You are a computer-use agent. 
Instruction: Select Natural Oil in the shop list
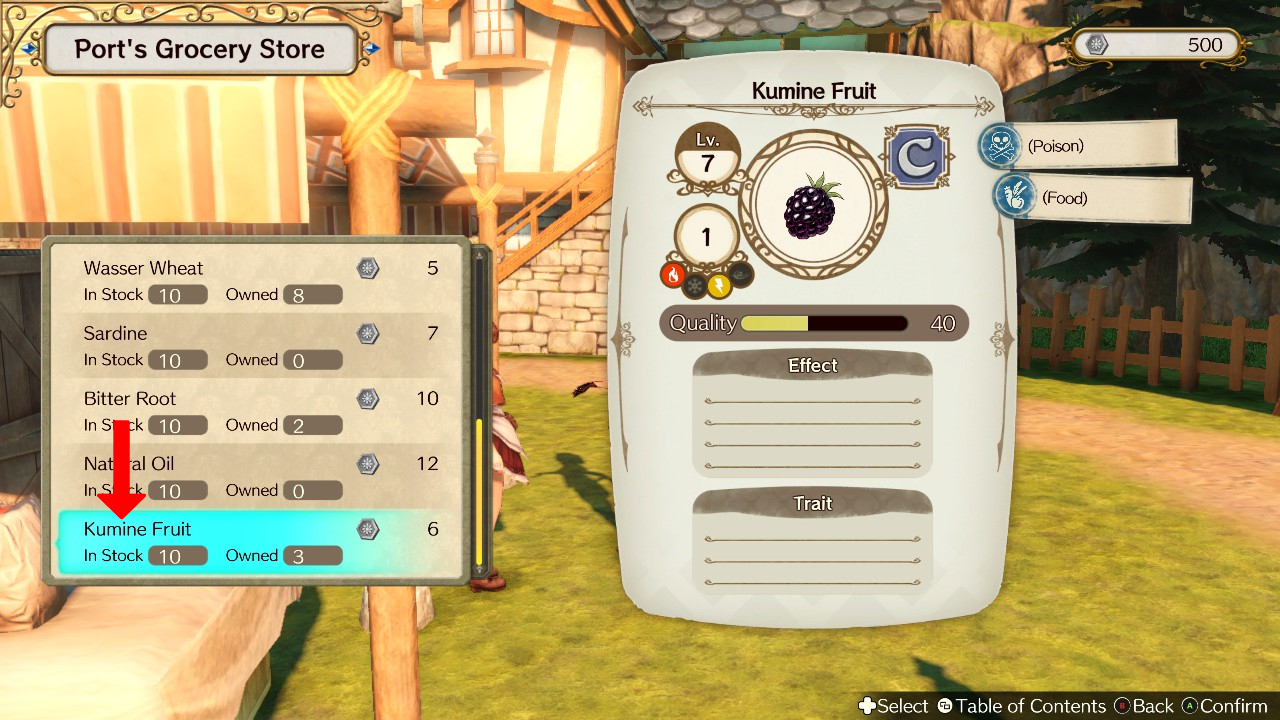click(200, 476)
